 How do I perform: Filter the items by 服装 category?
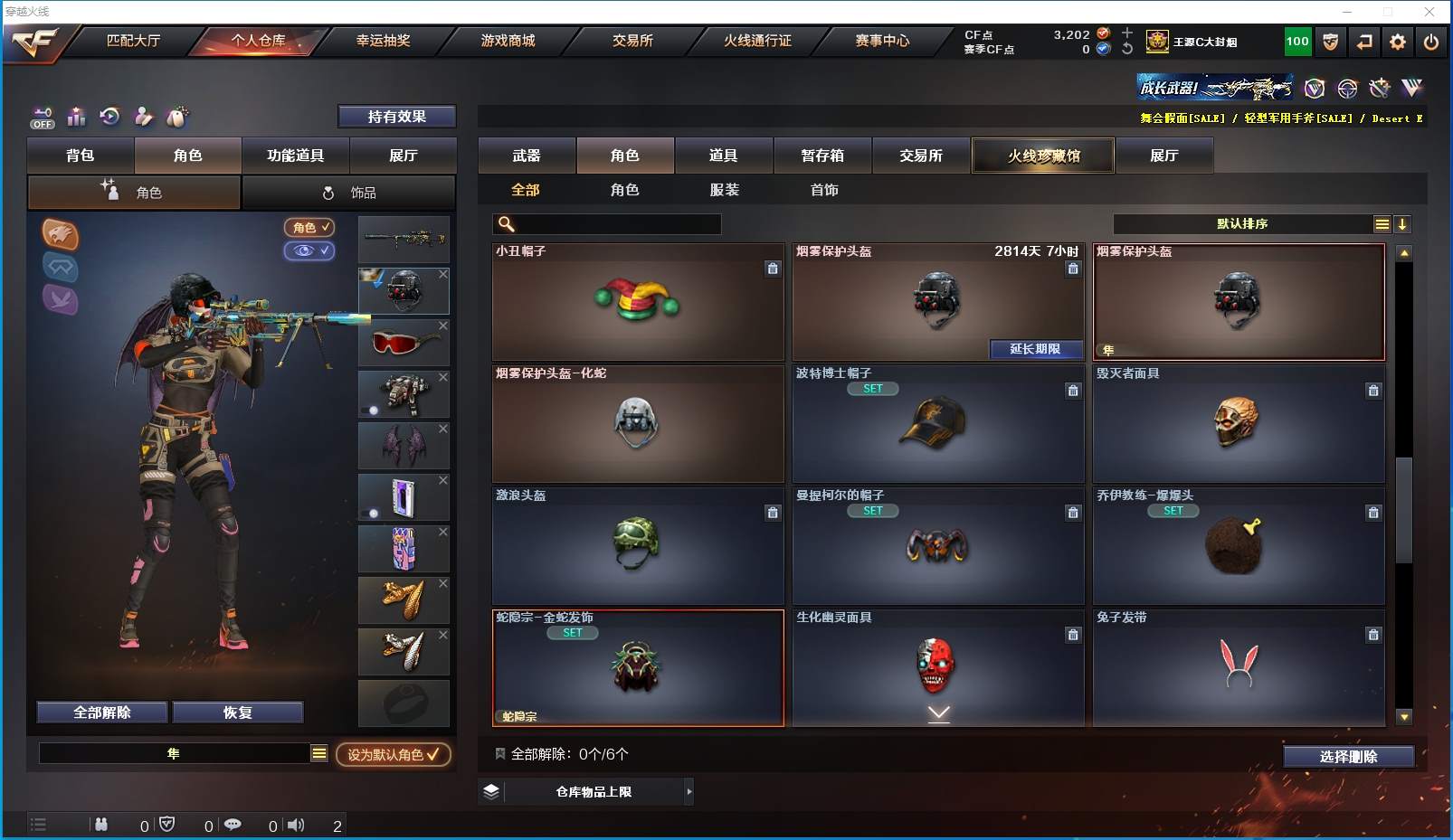[724, 190]
